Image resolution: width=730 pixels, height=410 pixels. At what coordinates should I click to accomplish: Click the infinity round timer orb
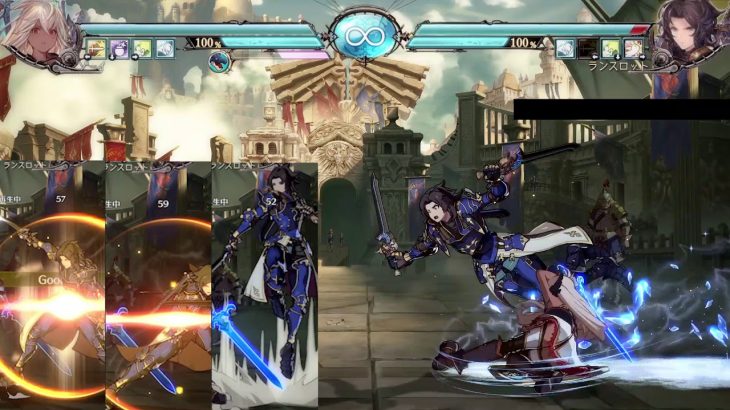pyautogui.click(x=364, y=38)
